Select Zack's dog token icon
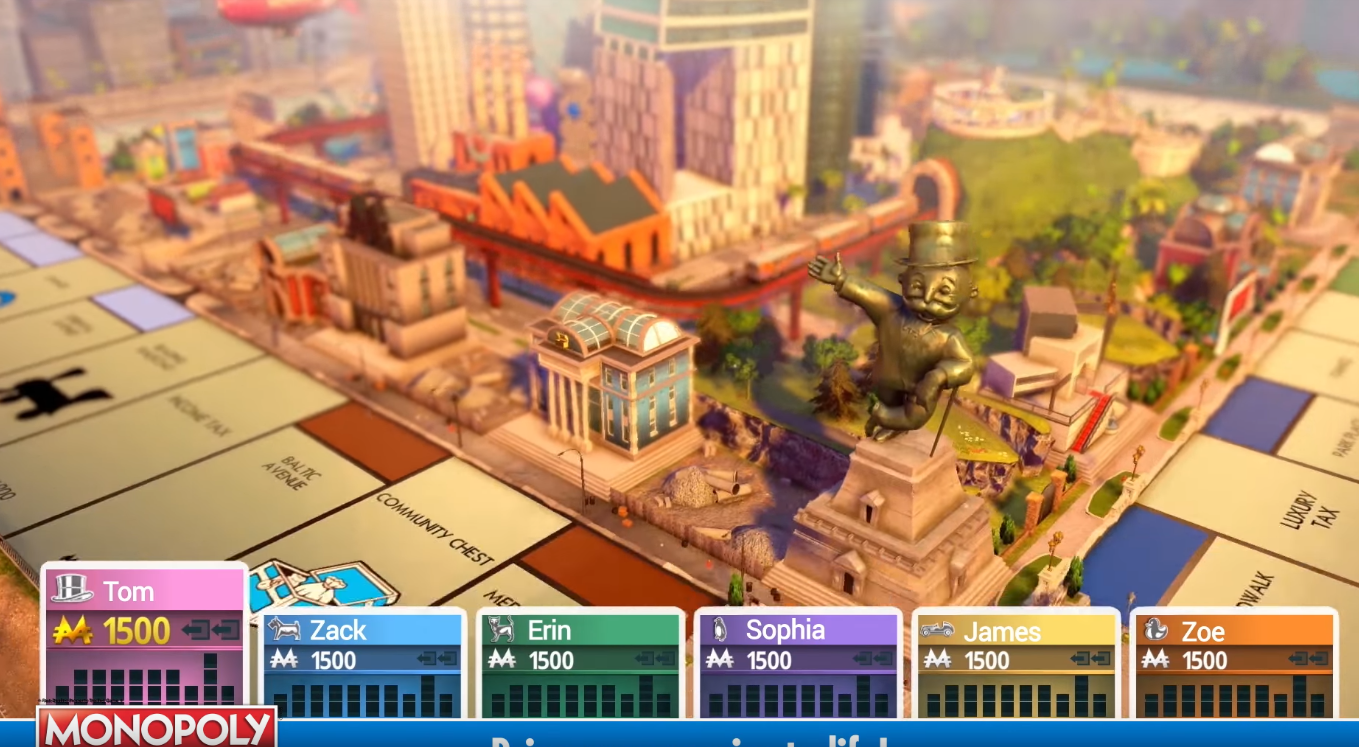Screen dimensions: 1359x747 [x=286, y=631]
